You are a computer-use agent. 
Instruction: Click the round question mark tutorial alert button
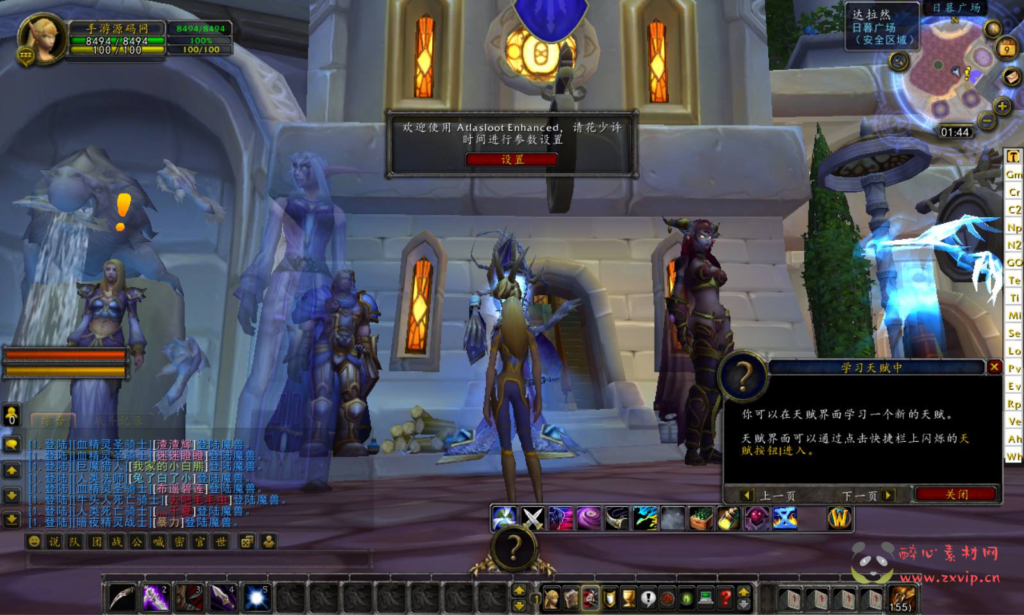click(x=514, y=548)
